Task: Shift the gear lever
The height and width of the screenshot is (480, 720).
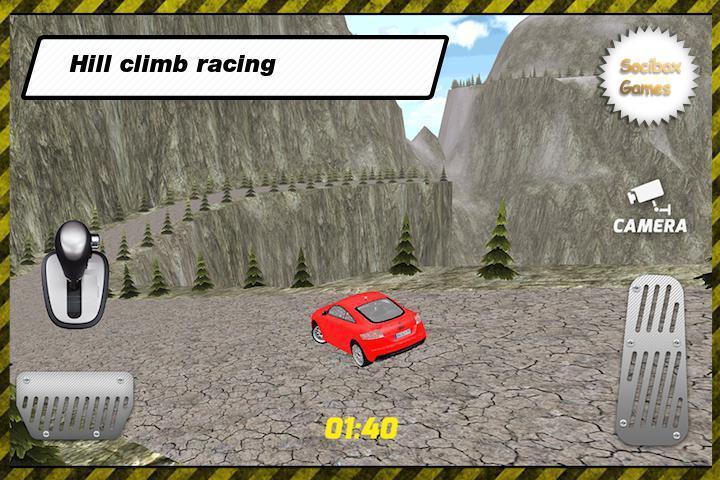Action: (x=72, y=271)
